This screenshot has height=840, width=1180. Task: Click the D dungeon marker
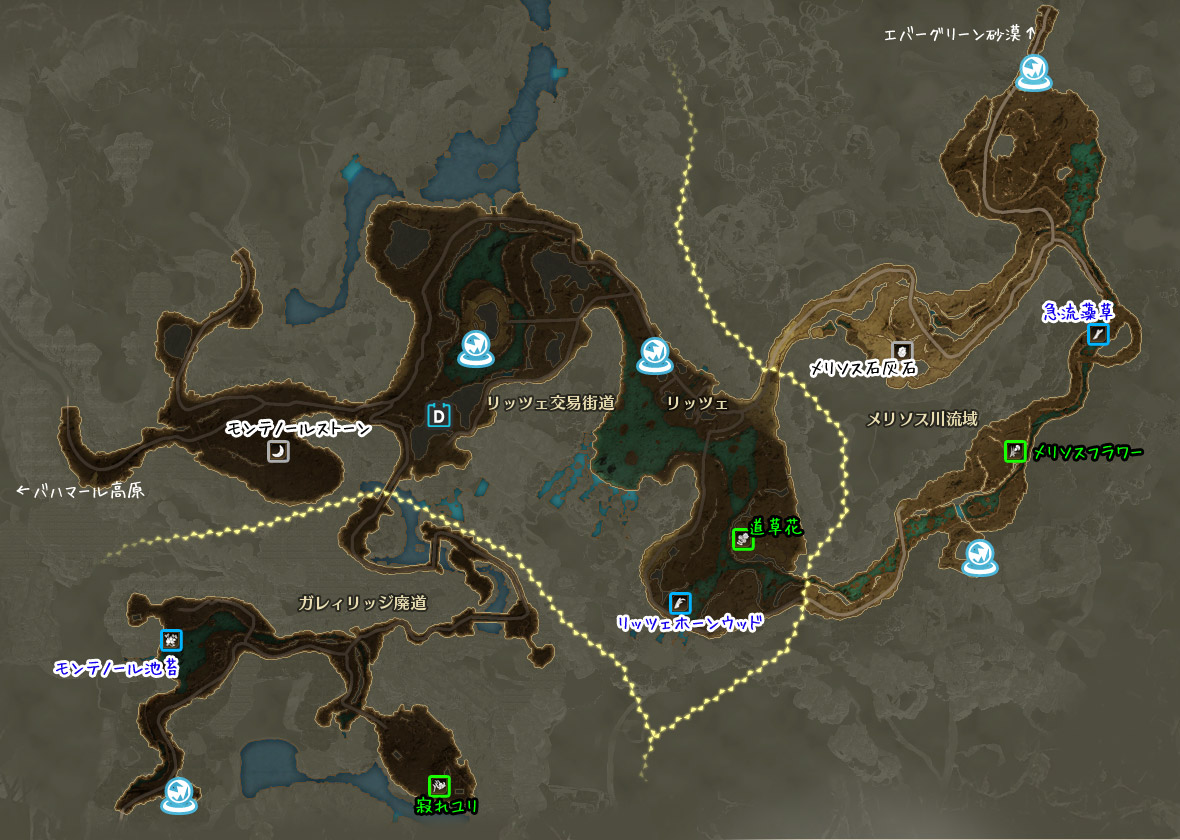pos(439,415)
